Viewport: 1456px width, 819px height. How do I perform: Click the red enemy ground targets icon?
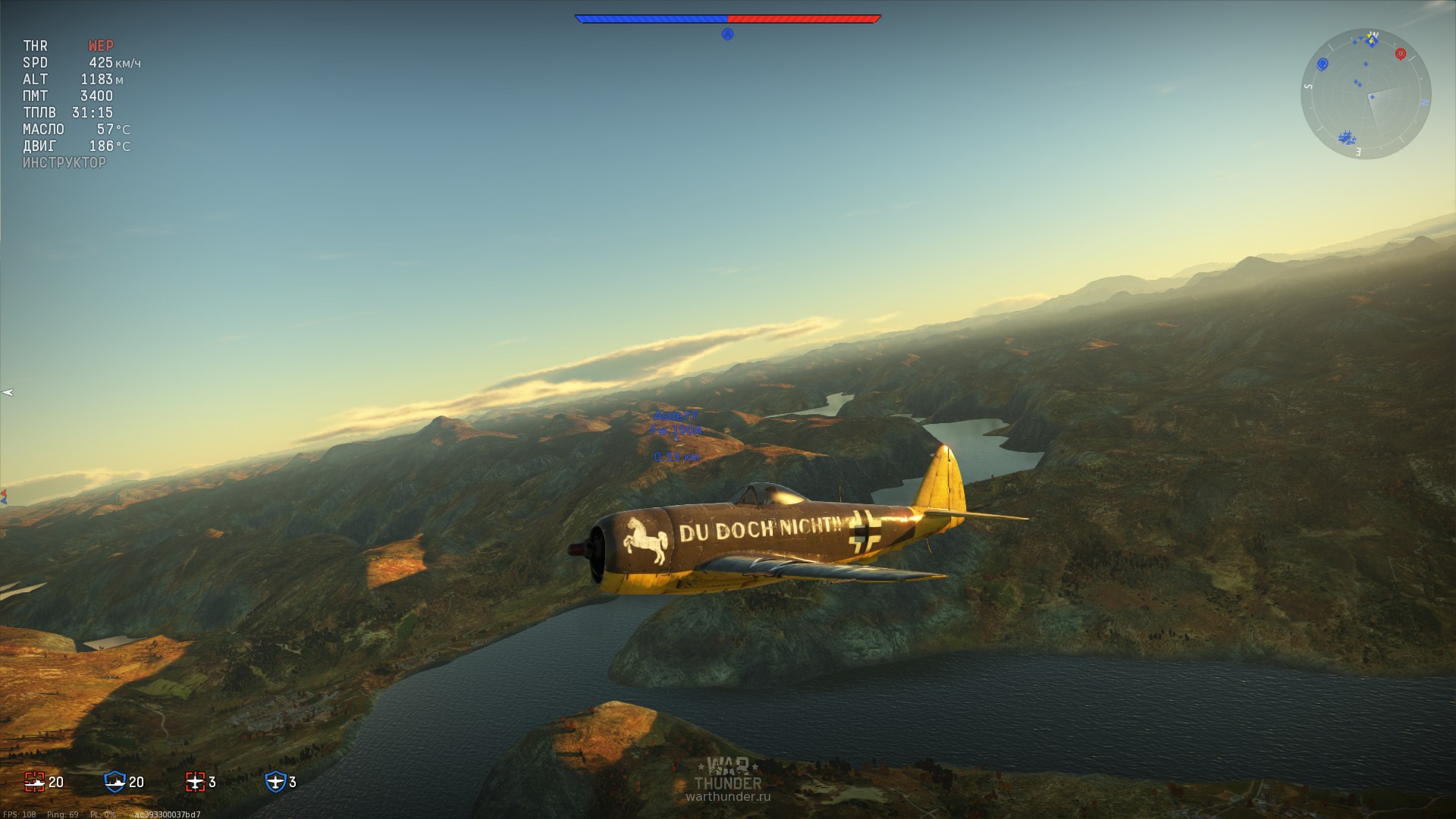pos(35,782)
